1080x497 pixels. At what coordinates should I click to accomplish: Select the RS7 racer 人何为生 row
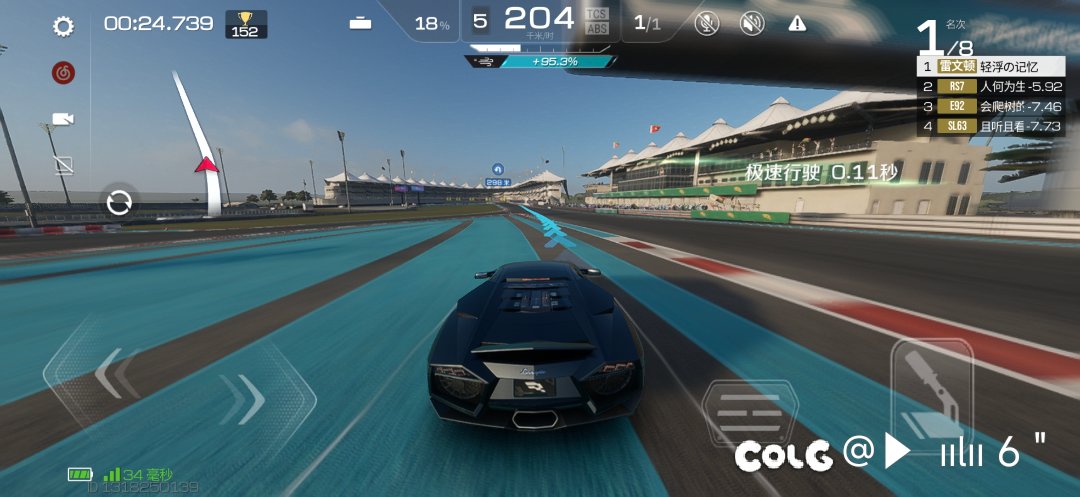tap(990, 86)
